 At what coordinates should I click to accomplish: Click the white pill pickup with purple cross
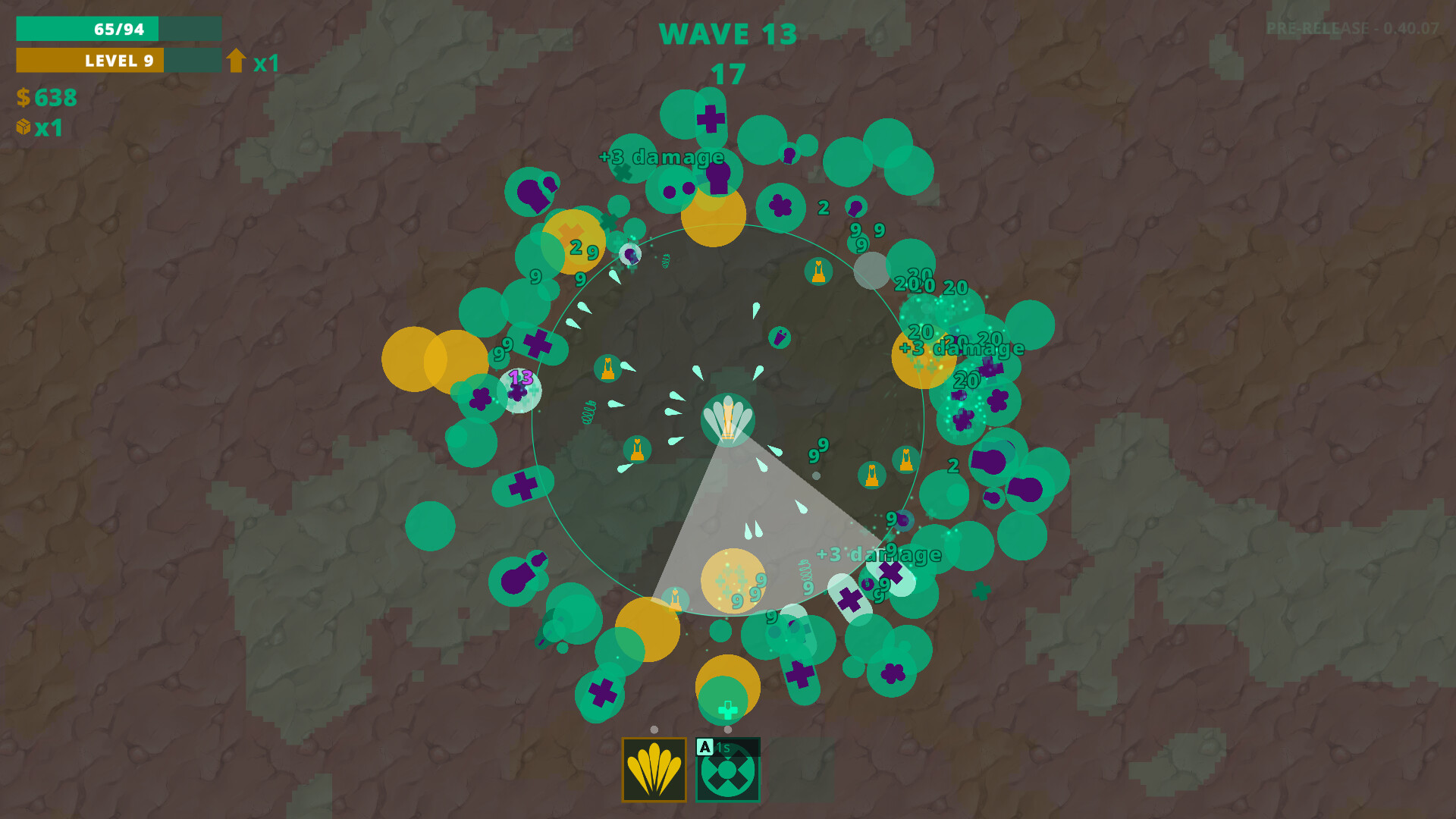point(848,599)
